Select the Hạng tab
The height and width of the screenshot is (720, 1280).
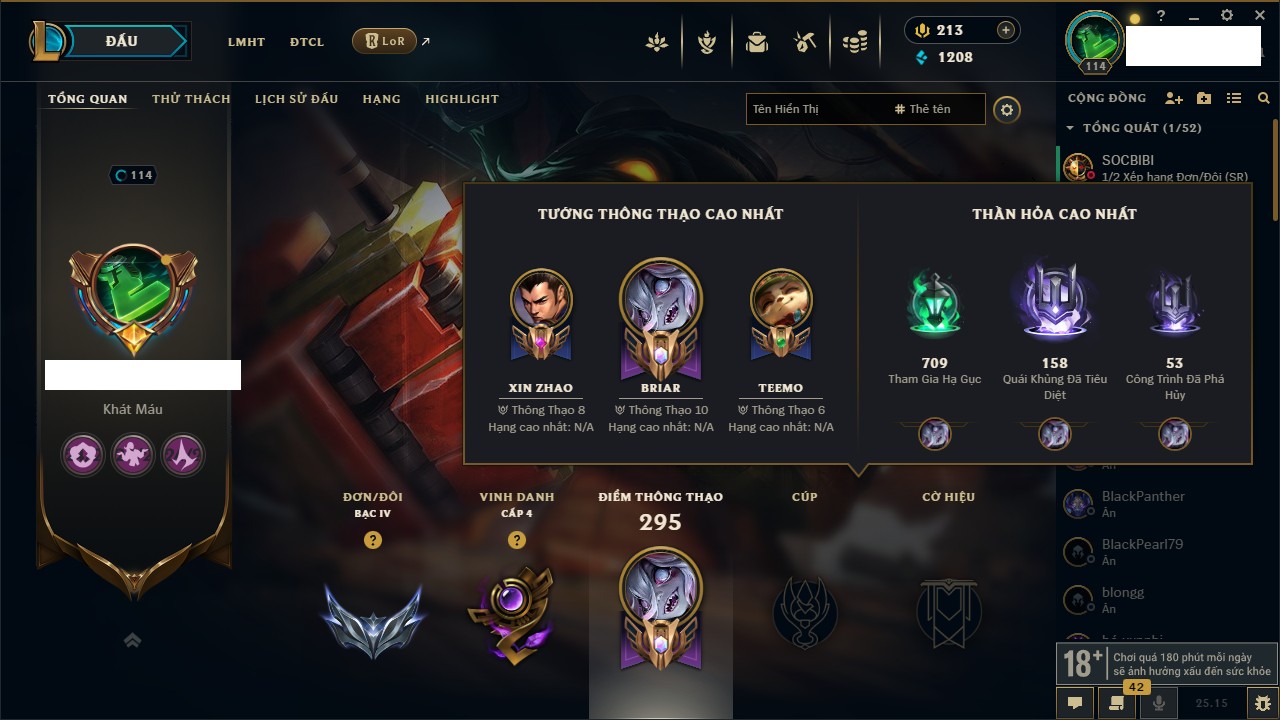381,99
